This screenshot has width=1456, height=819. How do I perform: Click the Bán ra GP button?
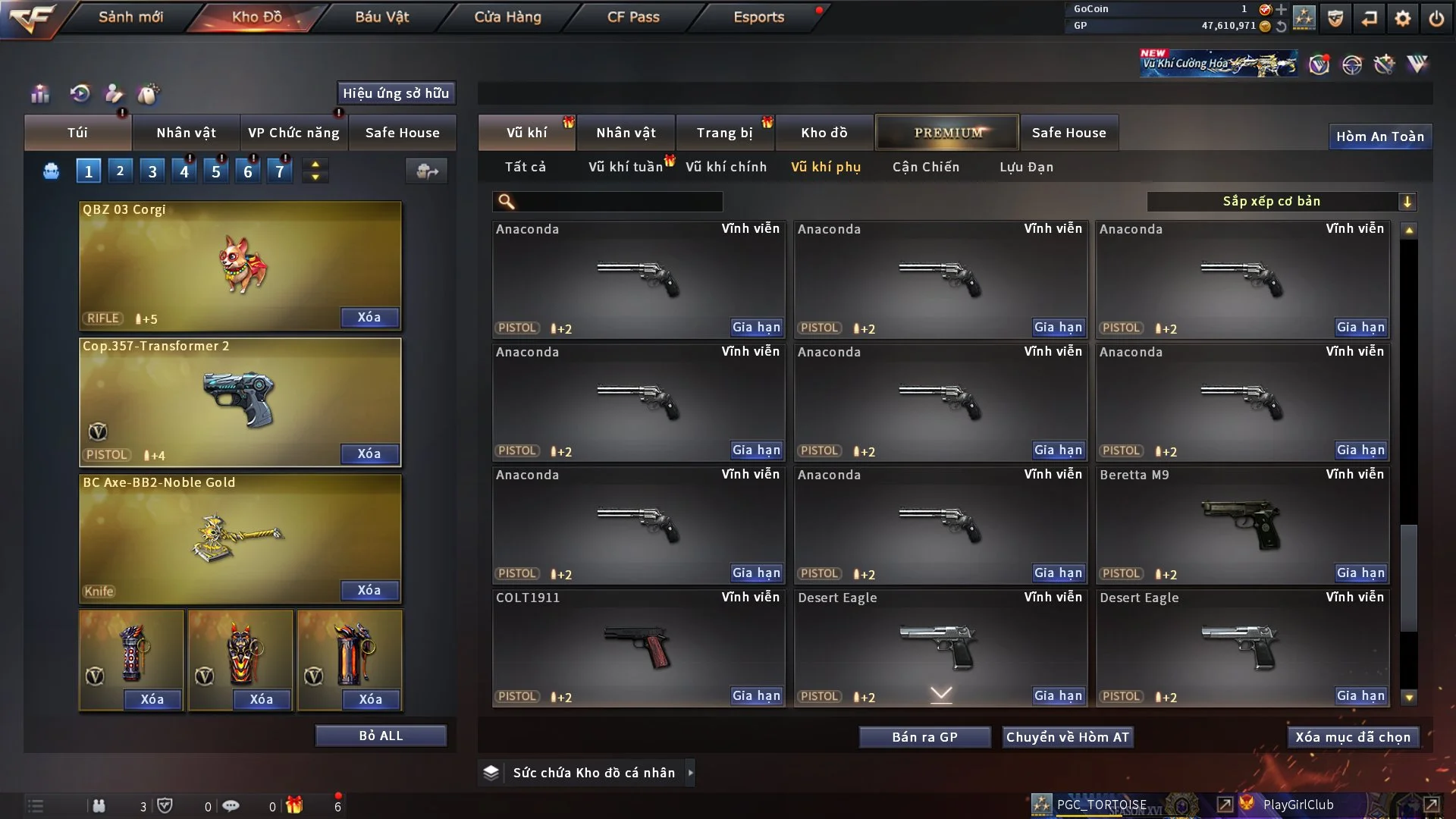click(x=924, y=737)
